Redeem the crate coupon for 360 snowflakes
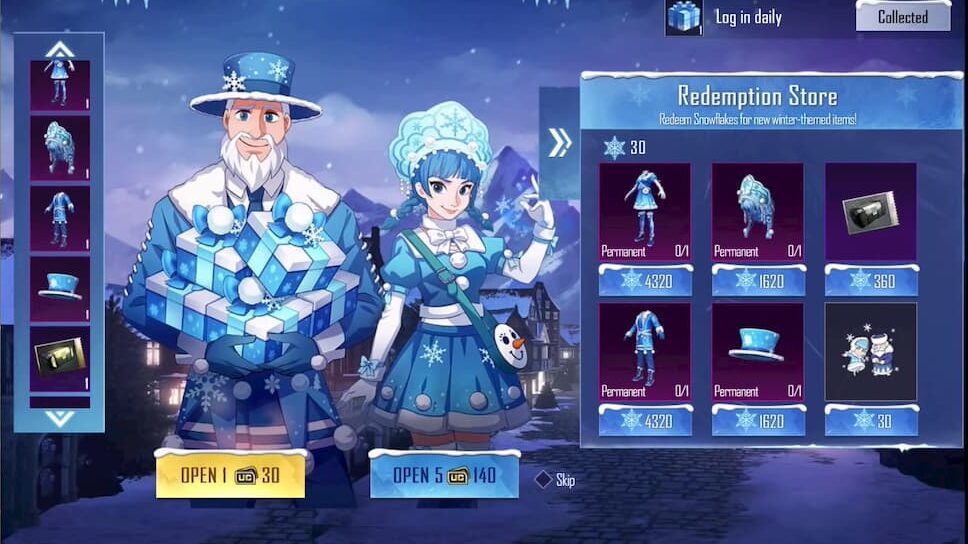Viewport: 968px width, 544px height. tap(870, 280)
